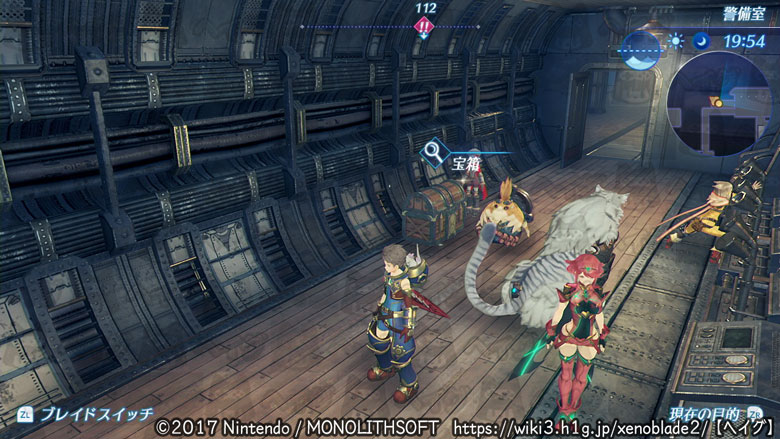Activate the ブレイドスイッチ blade switch option
Screen dimensions: 780x439
tap(84, 413)
